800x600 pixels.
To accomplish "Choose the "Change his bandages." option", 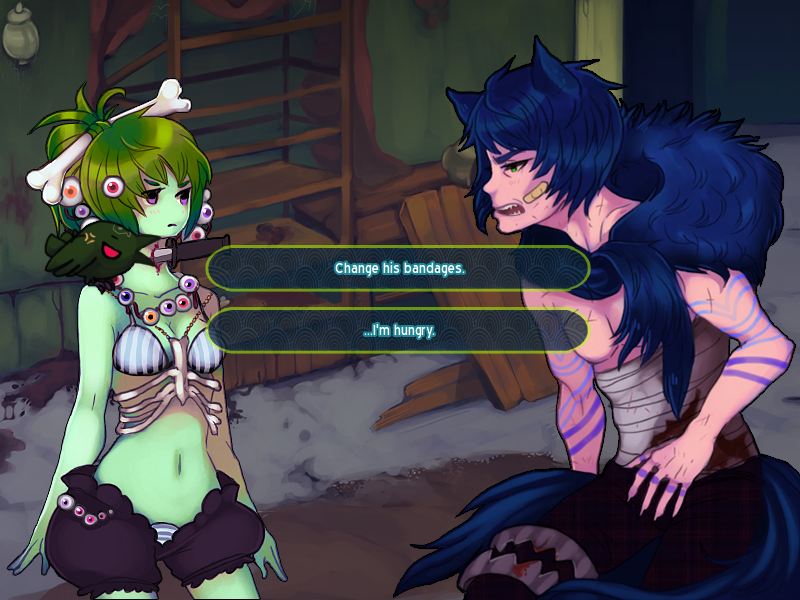I will coord(398,269).
